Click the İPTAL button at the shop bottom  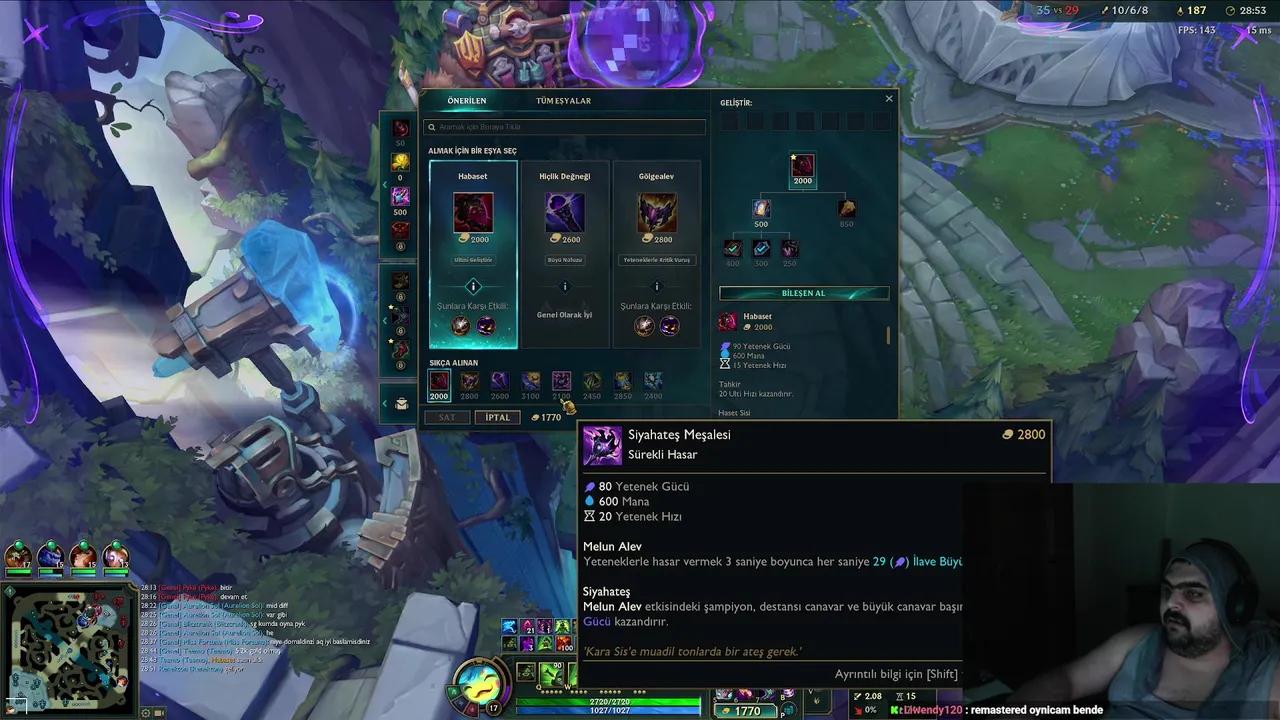[497, 417]
